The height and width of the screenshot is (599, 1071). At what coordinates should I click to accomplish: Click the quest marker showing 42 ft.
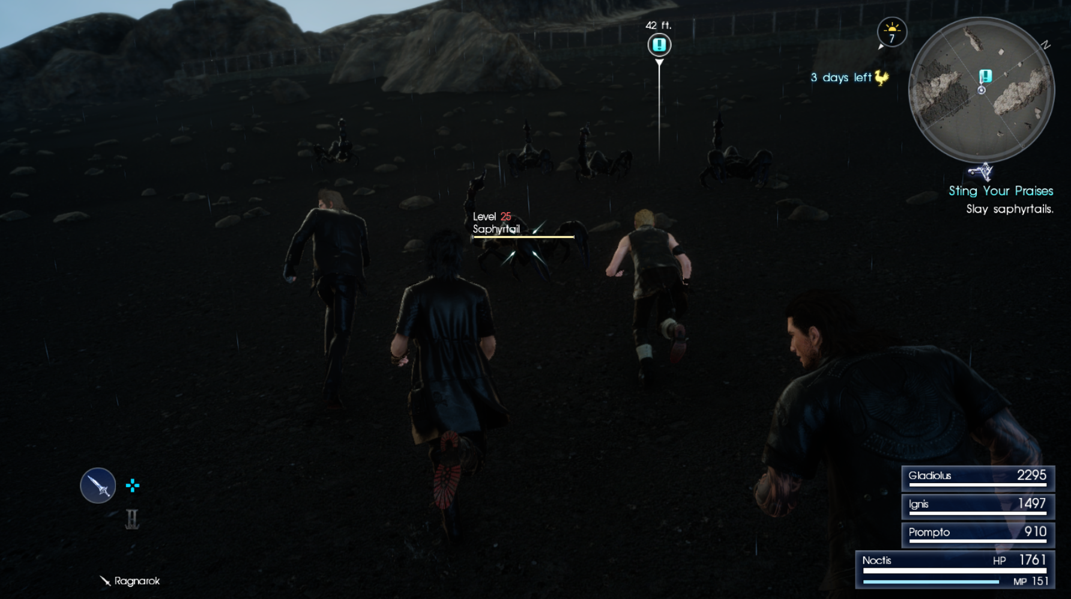coord(659,45)
